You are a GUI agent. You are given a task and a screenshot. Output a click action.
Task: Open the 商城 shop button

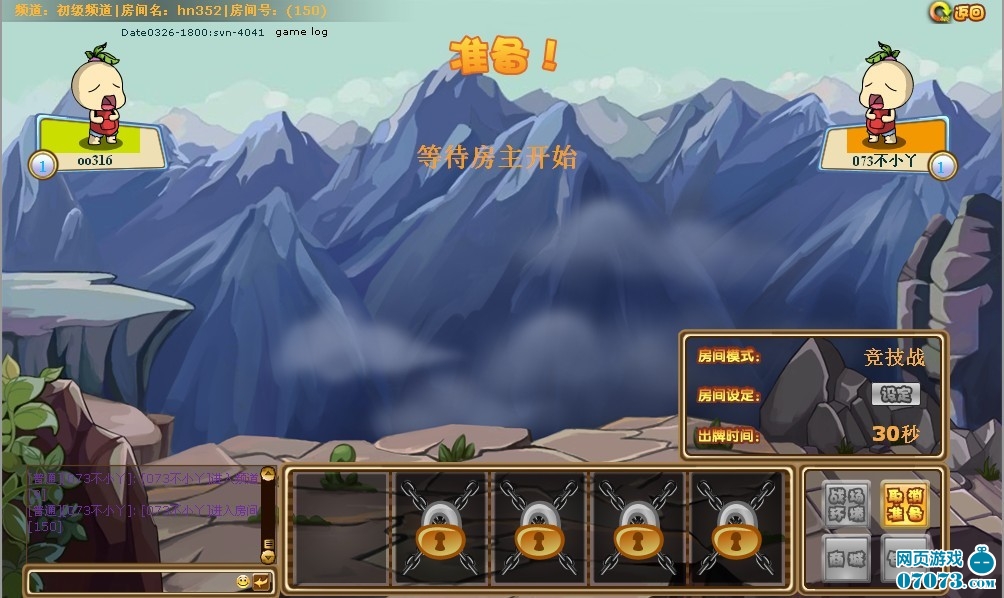(846, 559)
